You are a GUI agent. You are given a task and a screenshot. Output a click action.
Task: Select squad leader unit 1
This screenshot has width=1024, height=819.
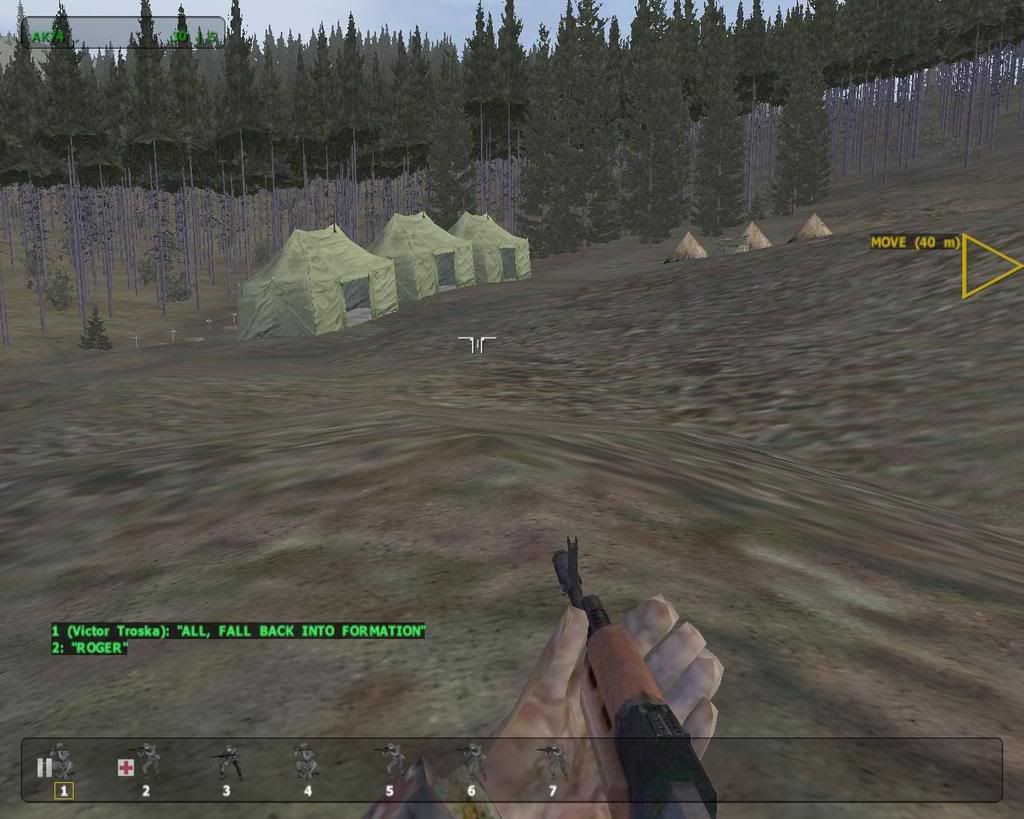[62, 765]
